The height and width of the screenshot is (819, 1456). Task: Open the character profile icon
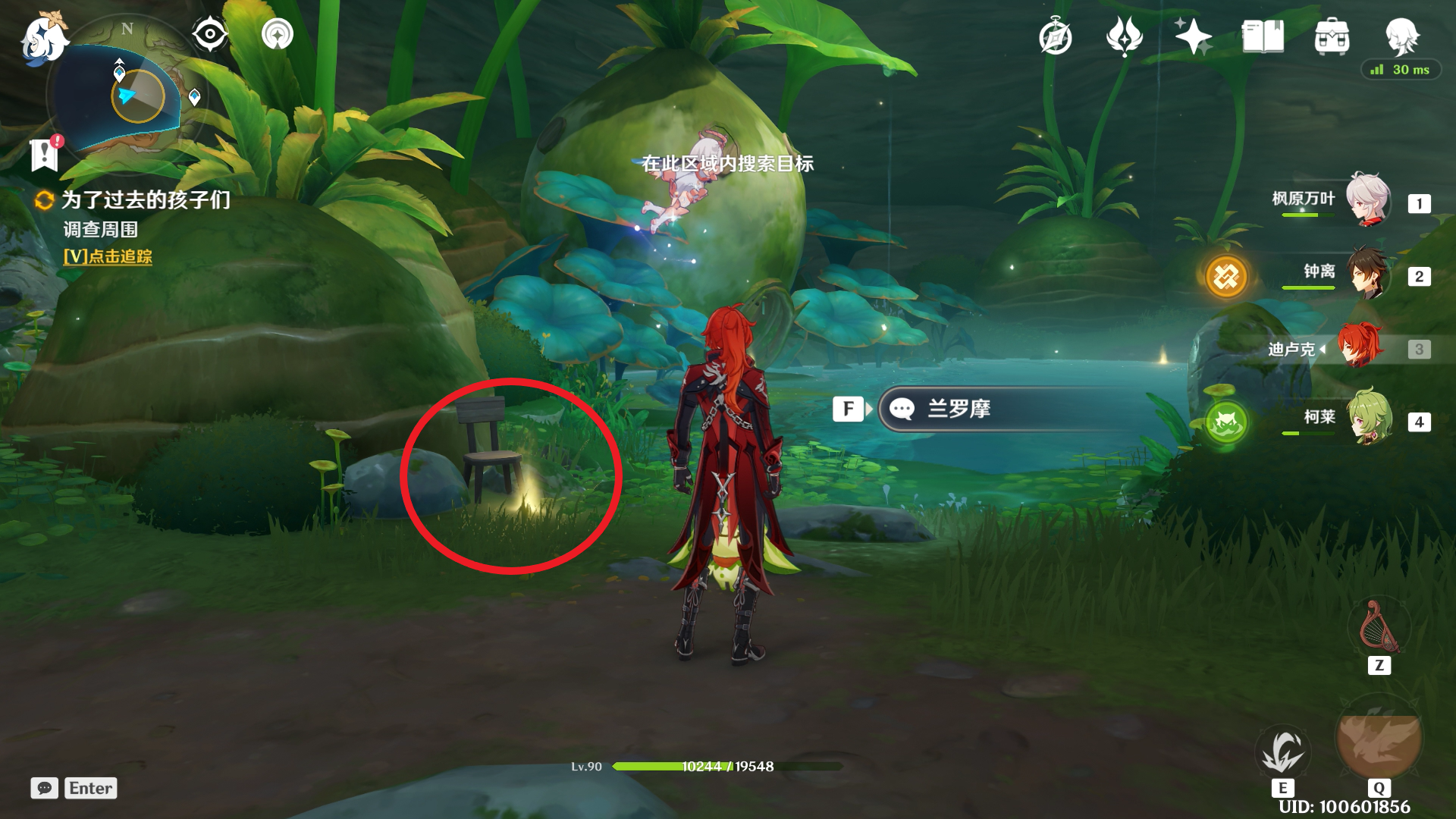[1401, 35]
